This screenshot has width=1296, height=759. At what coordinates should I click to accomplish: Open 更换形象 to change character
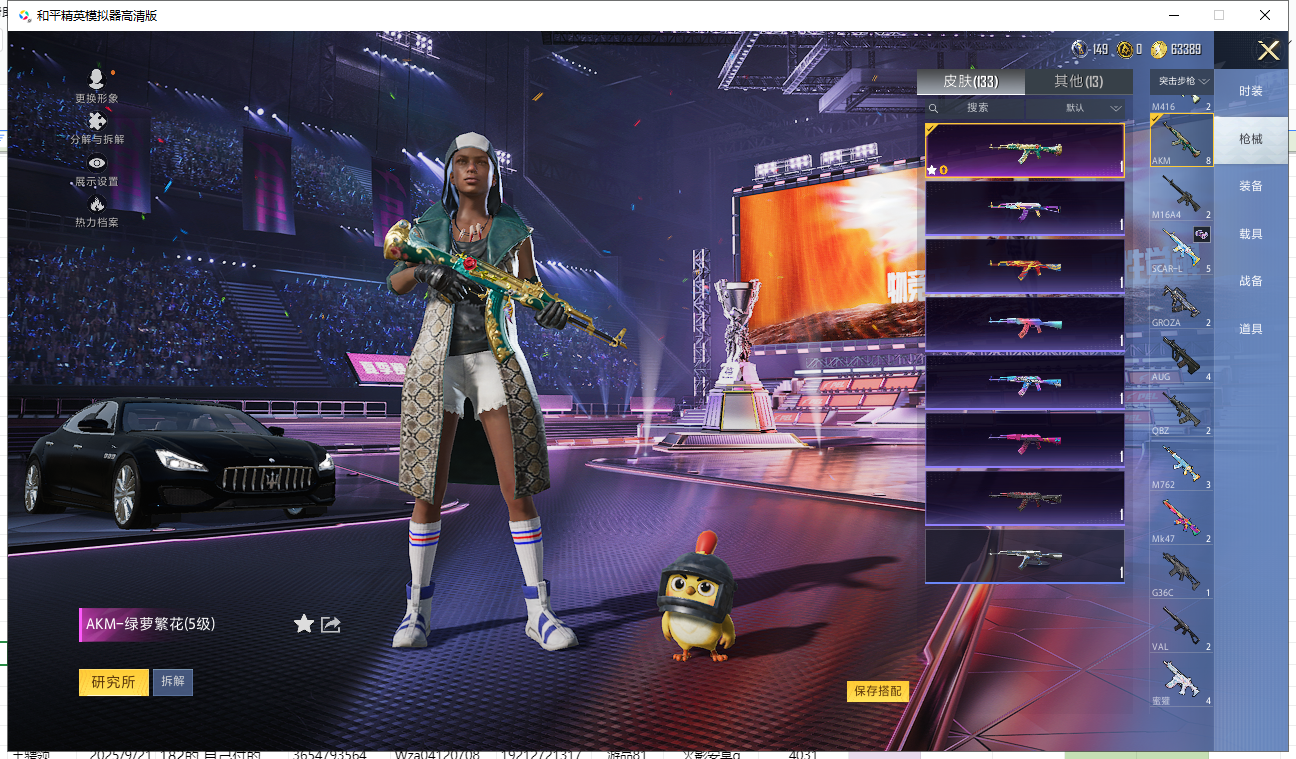click(97, 86)
